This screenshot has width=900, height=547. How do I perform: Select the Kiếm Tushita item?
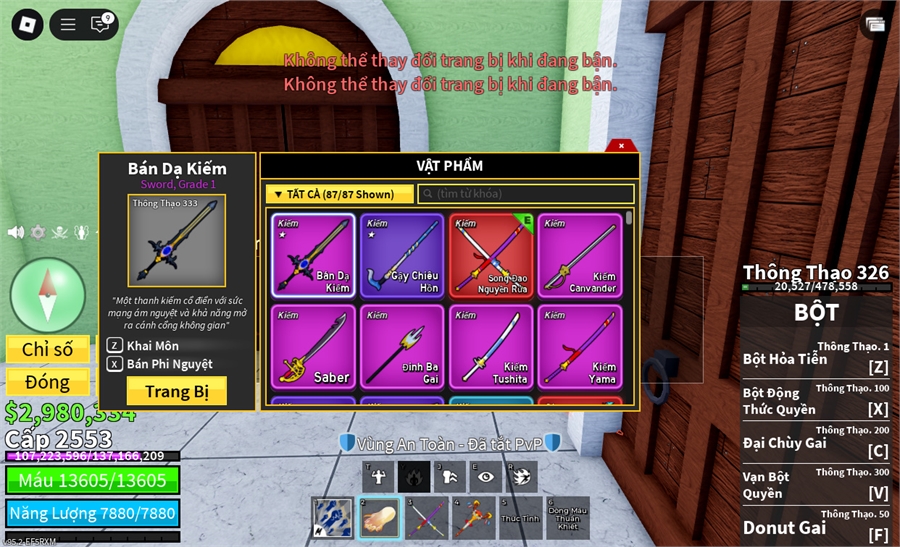[x=491, y=346]
